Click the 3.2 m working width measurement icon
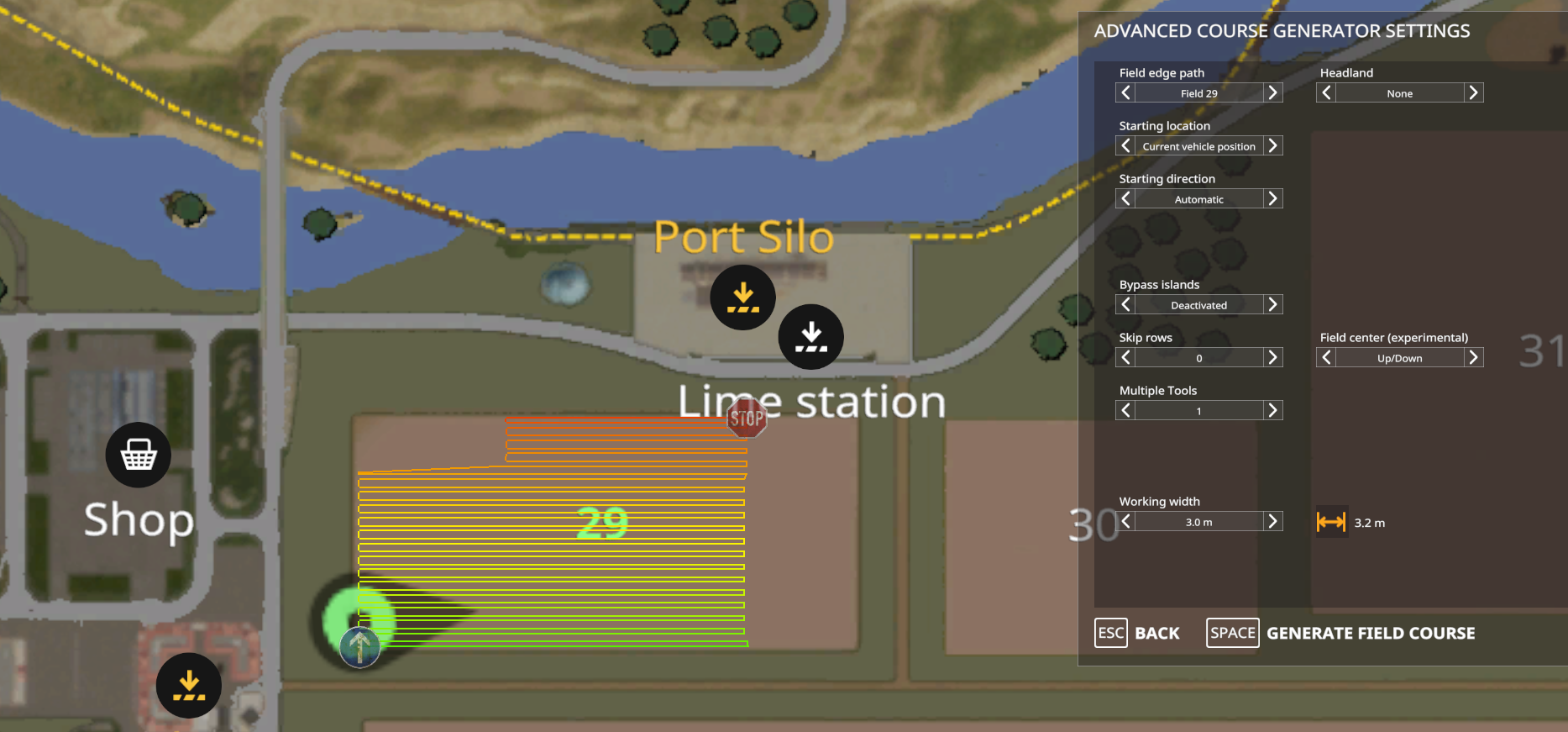This screenshot has height=732, width=1568. tap(1331, 522)
